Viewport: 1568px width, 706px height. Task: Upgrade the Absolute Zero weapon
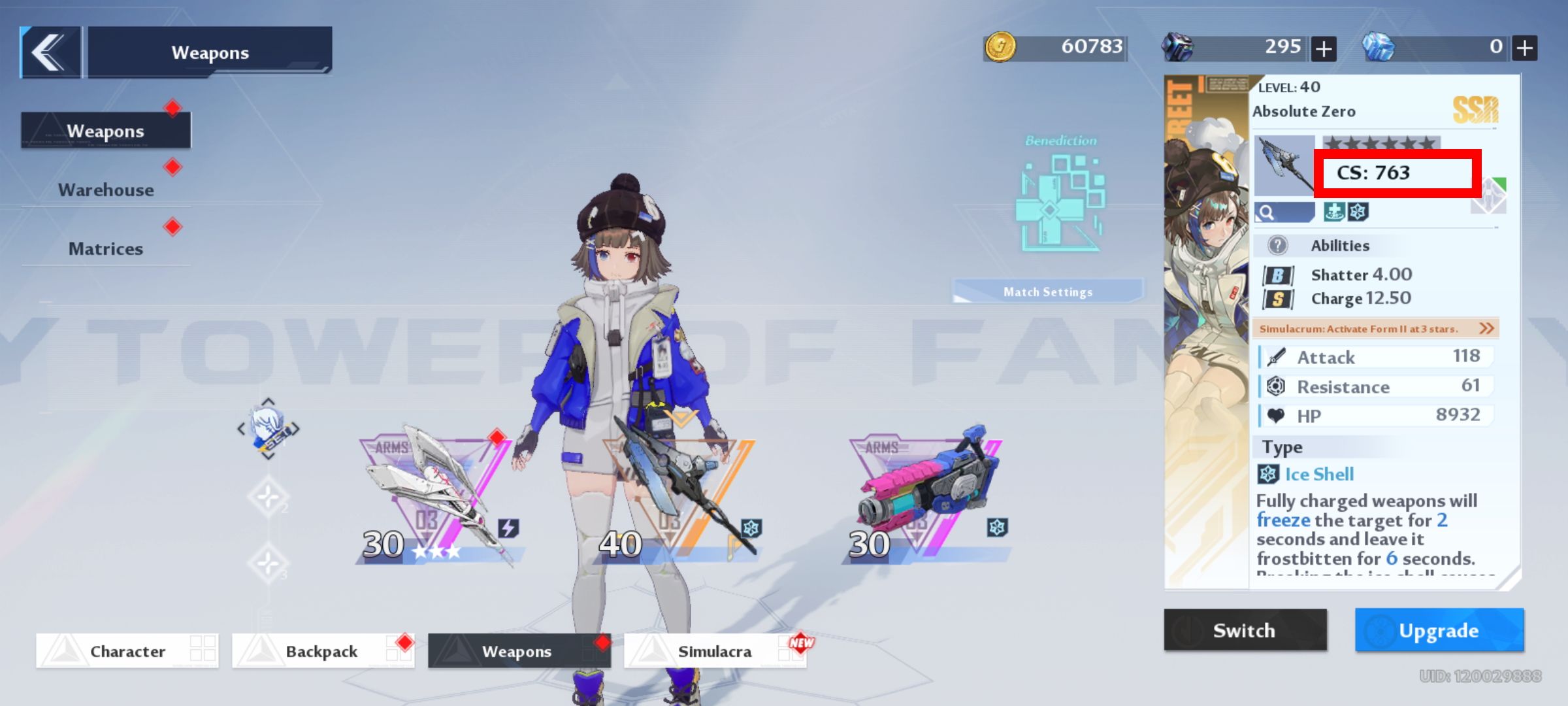click(1439, 630)
